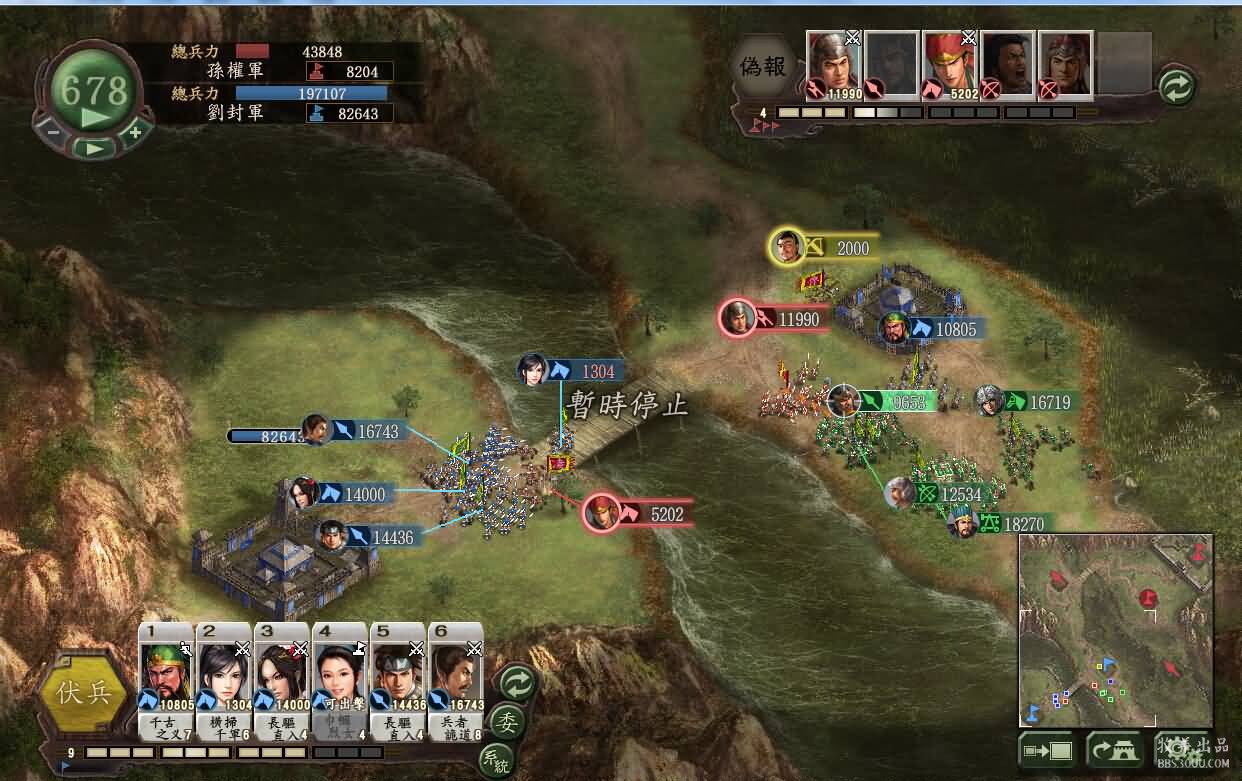1242x781 pixels.
Task: Cycle own officer list with green arrows
Action: coord(517,685)
